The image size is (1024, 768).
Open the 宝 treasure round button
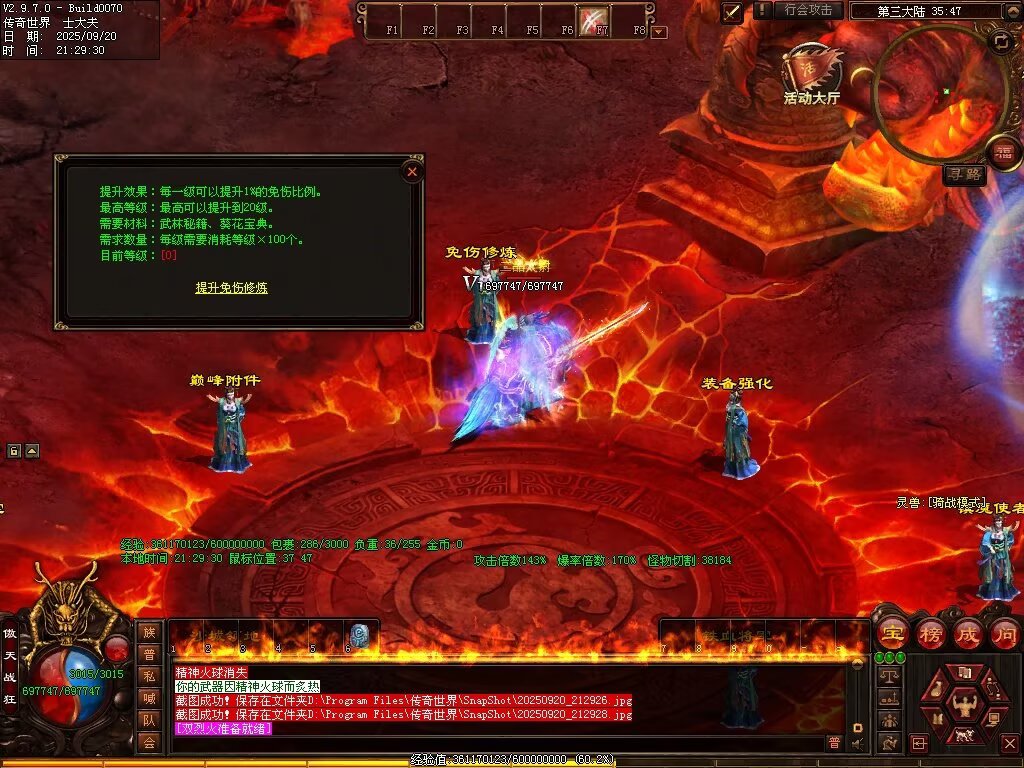892,633
